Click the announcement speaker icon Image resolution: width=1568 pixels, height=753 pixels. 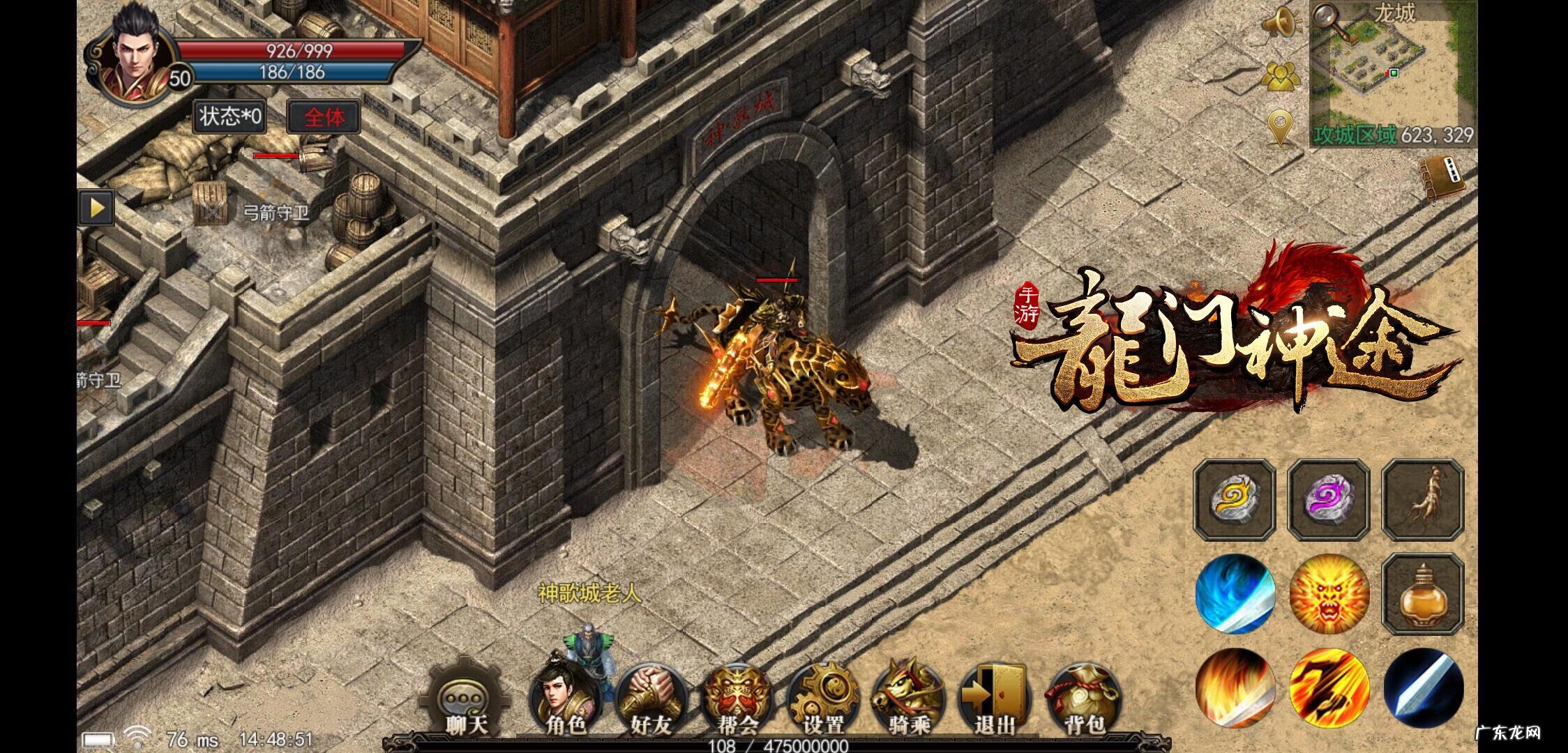tap(1281, 23)
